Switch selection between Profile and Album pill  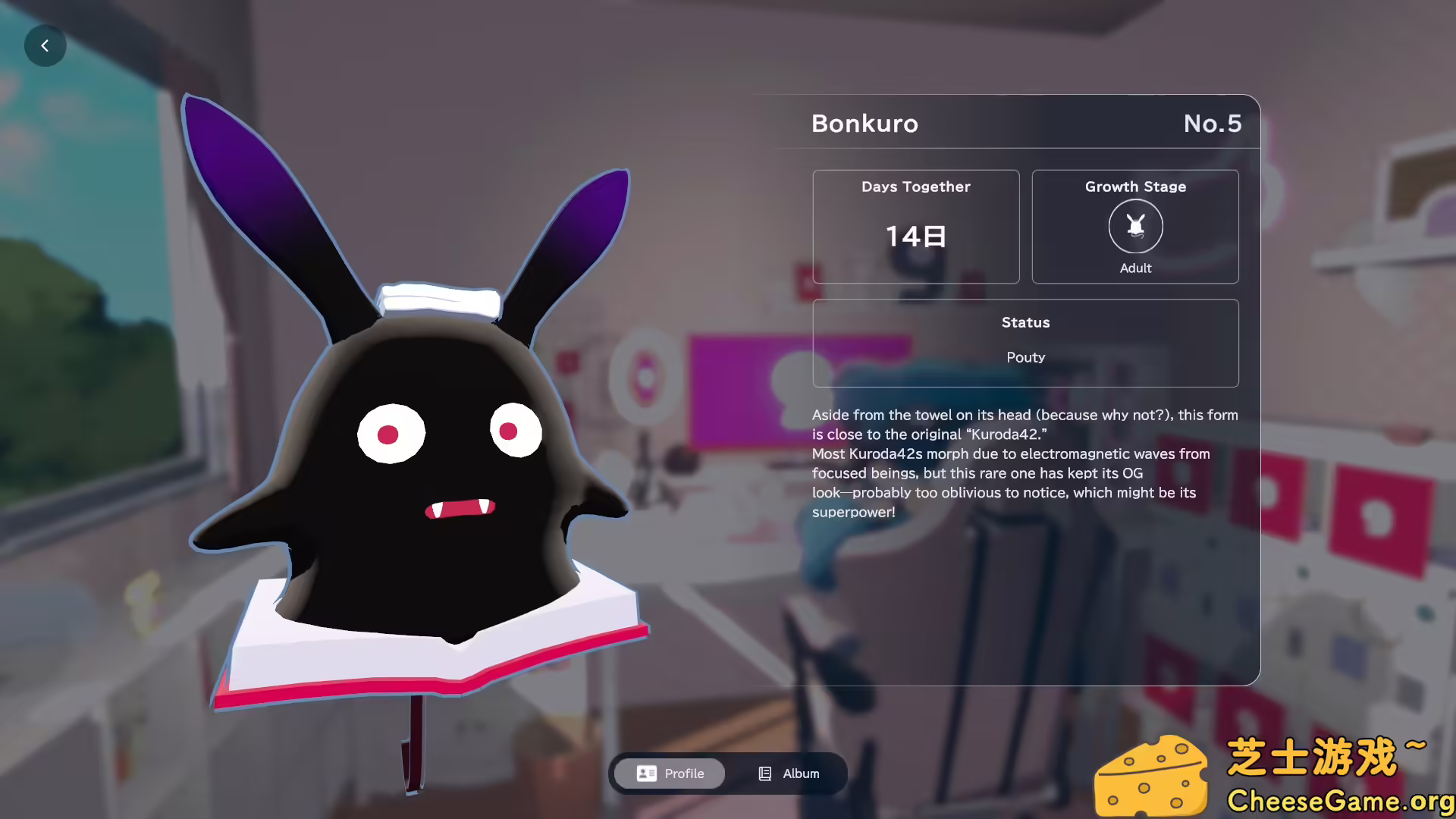(x=728, y=773)
